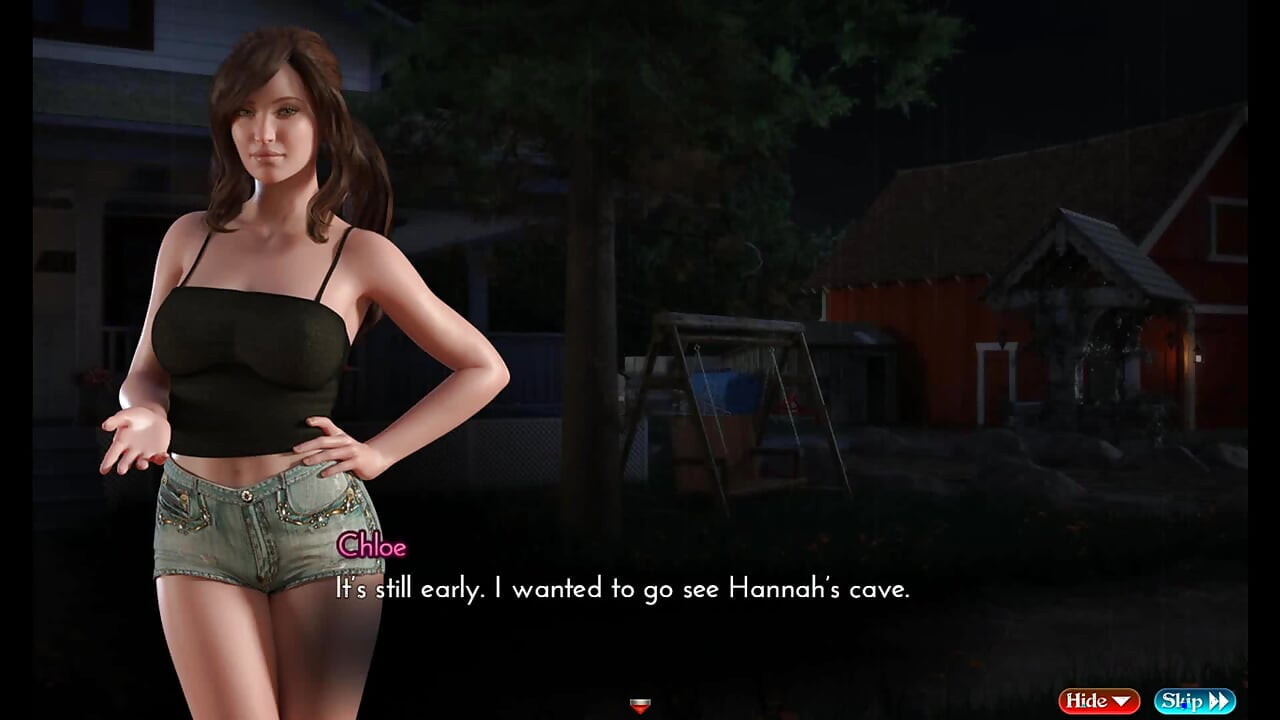Screen dimensions: 1280x720
Task: Click Chloe's pink name label
Action: (x=373, y=547)
